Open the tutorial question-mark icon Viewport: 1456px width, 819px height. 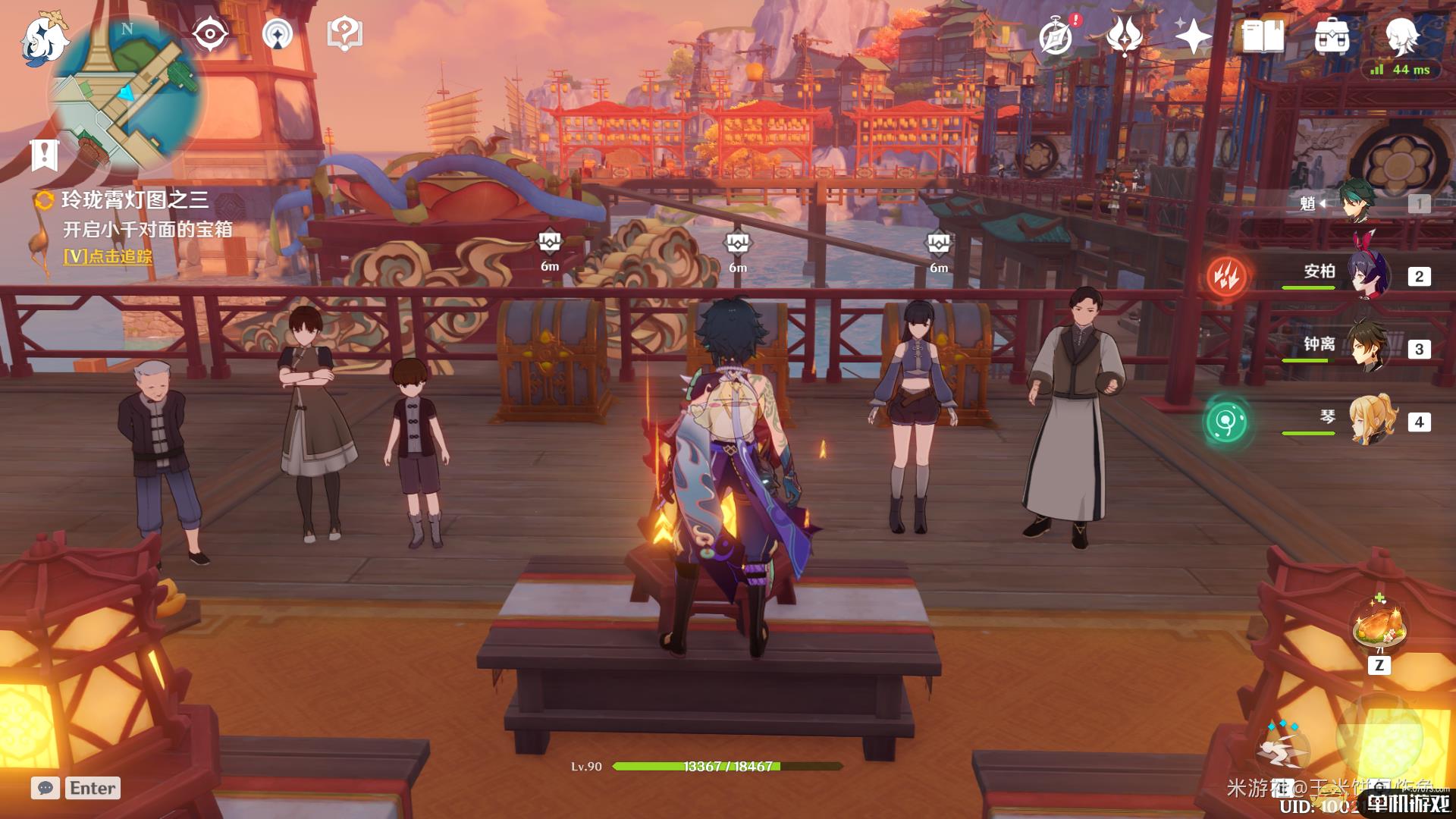pos(345,34)
